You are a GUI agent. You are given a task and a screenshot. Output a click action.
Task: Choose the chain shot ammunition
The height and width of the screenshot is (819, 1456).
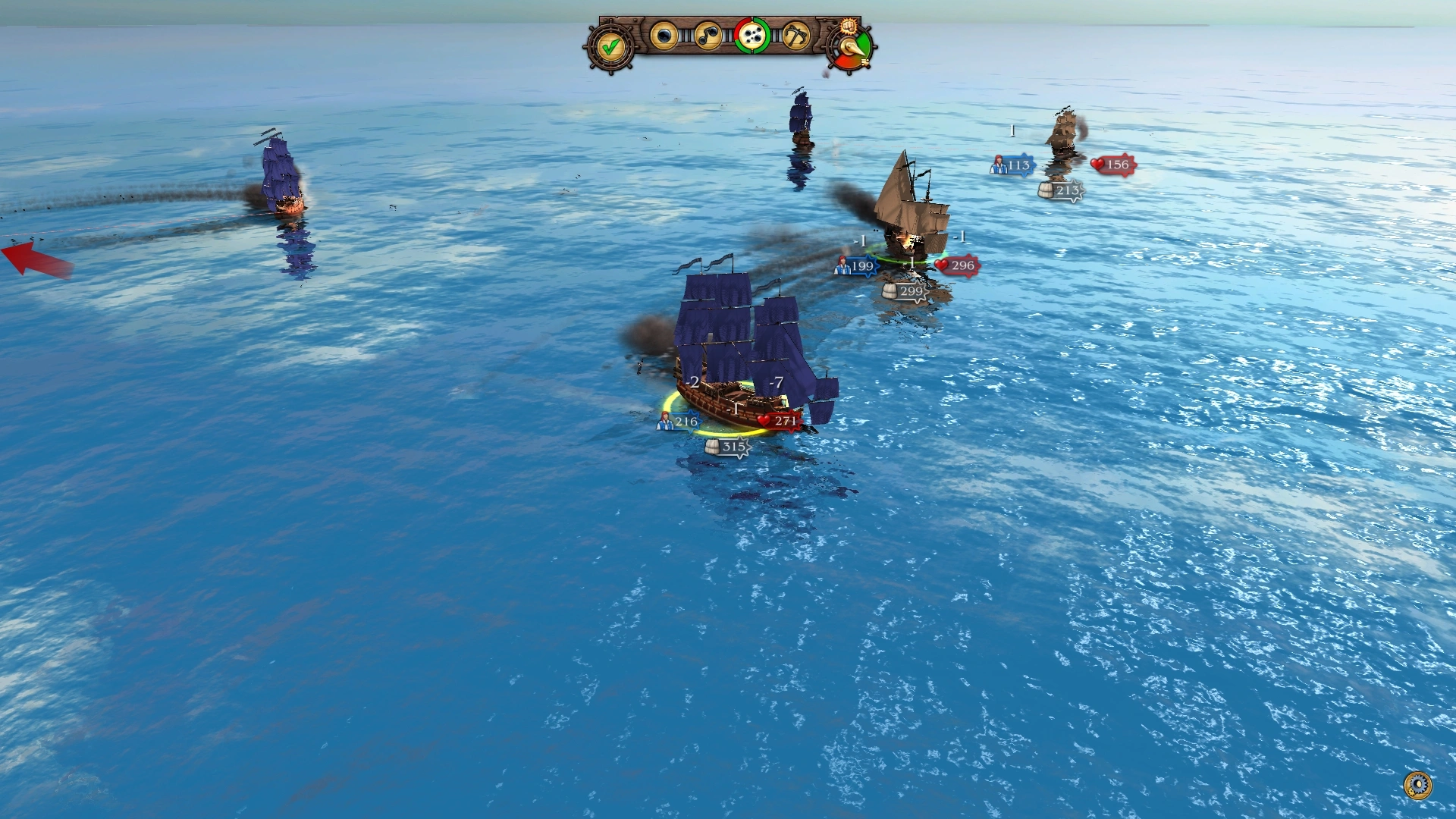[708, 36]
